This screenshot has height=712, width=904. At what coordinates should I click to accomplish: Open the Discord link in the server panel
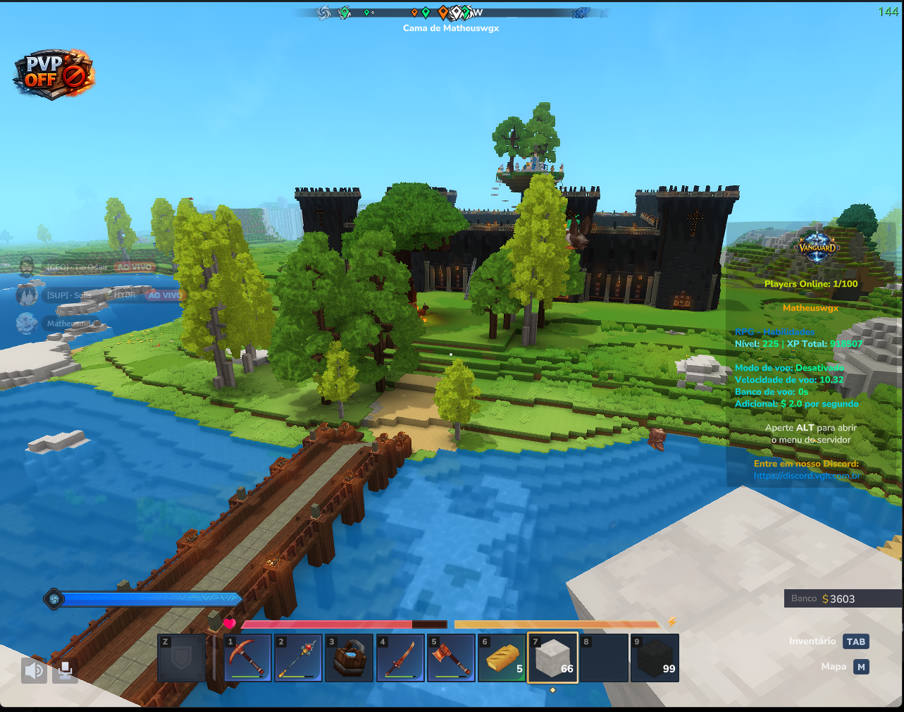(806, 476)
